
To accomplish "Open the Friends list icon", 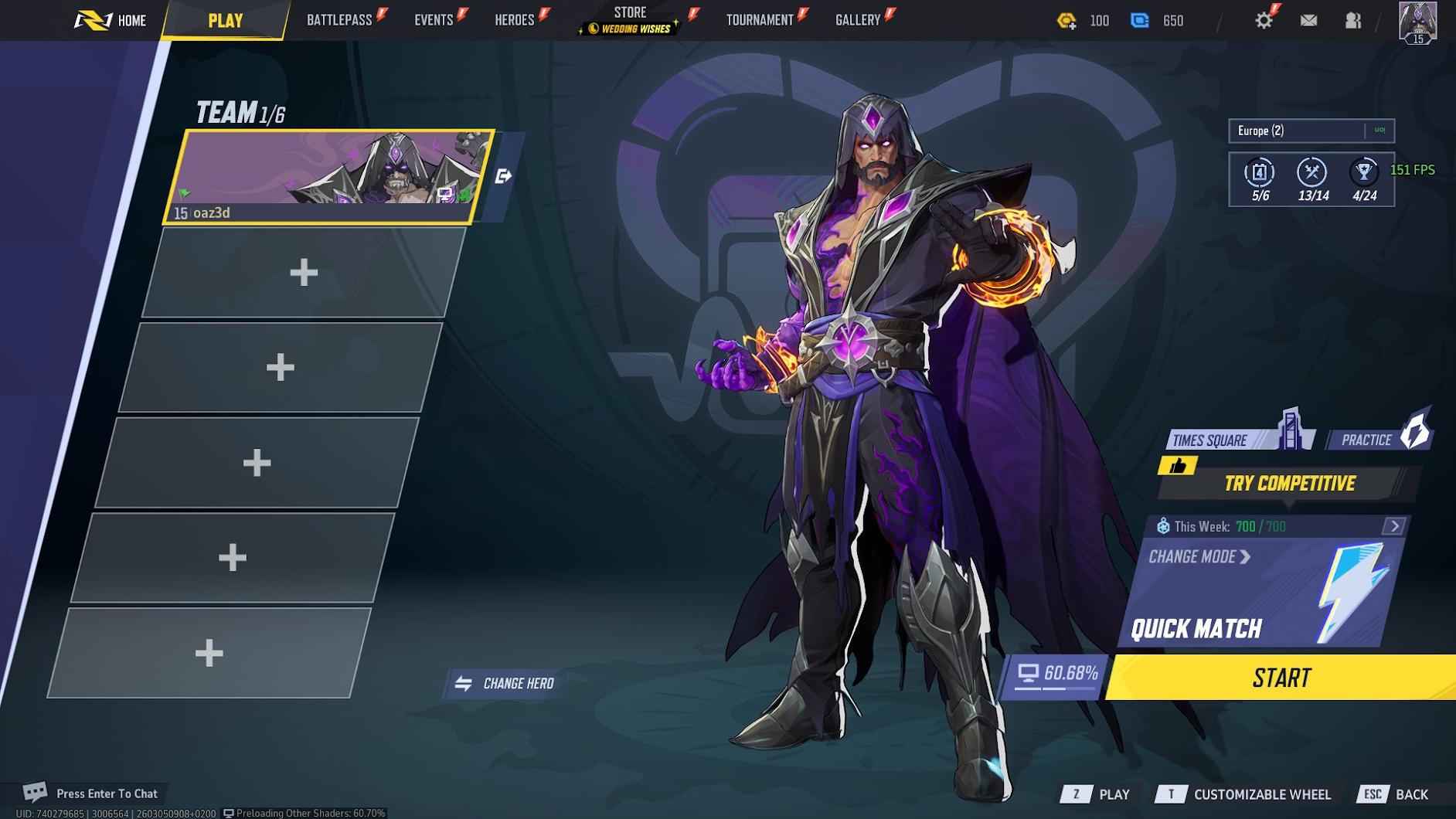I will (x=1353, y=20).
